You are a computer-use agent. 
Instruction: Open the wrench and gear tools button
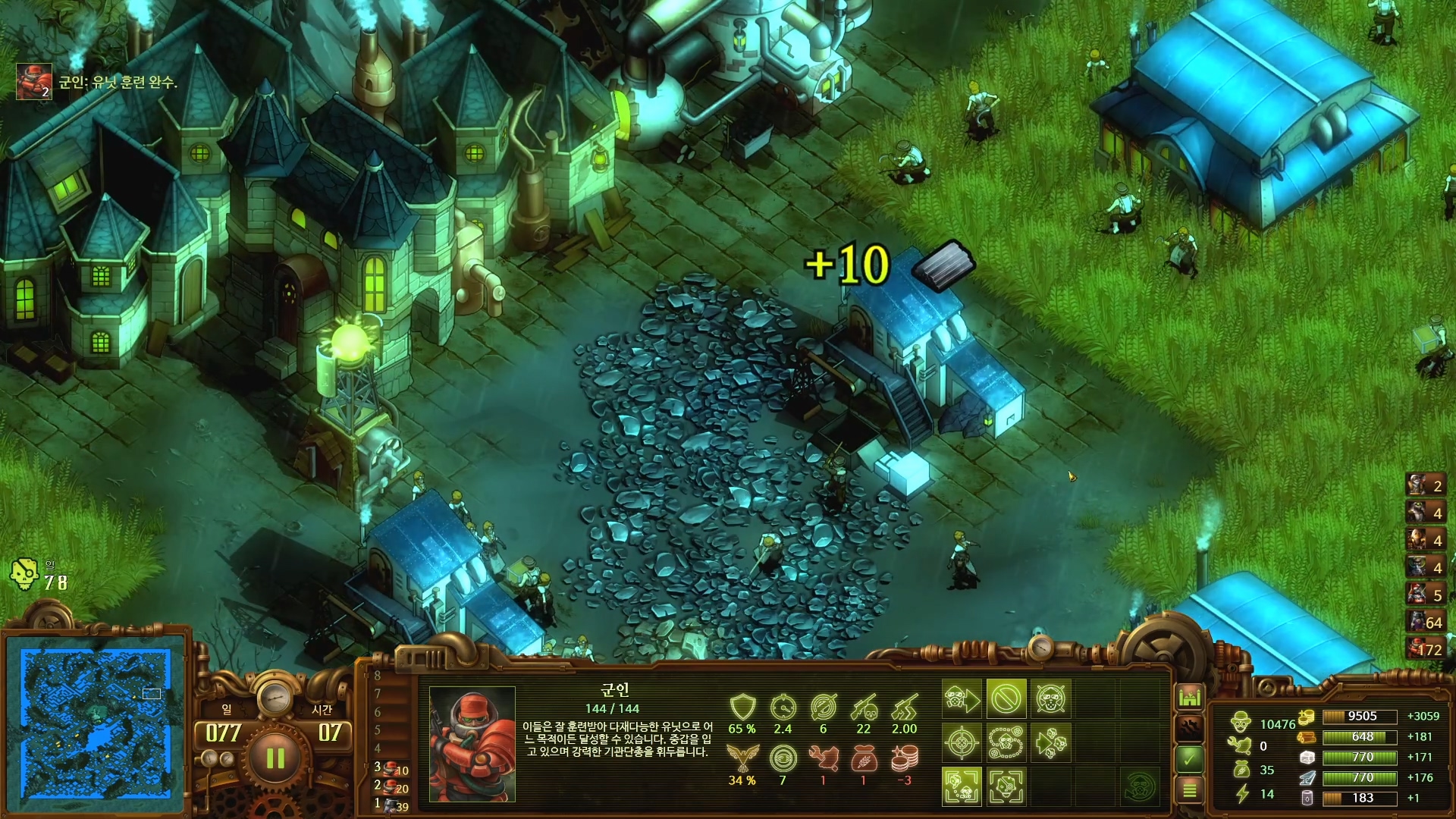pos(1189,727)
